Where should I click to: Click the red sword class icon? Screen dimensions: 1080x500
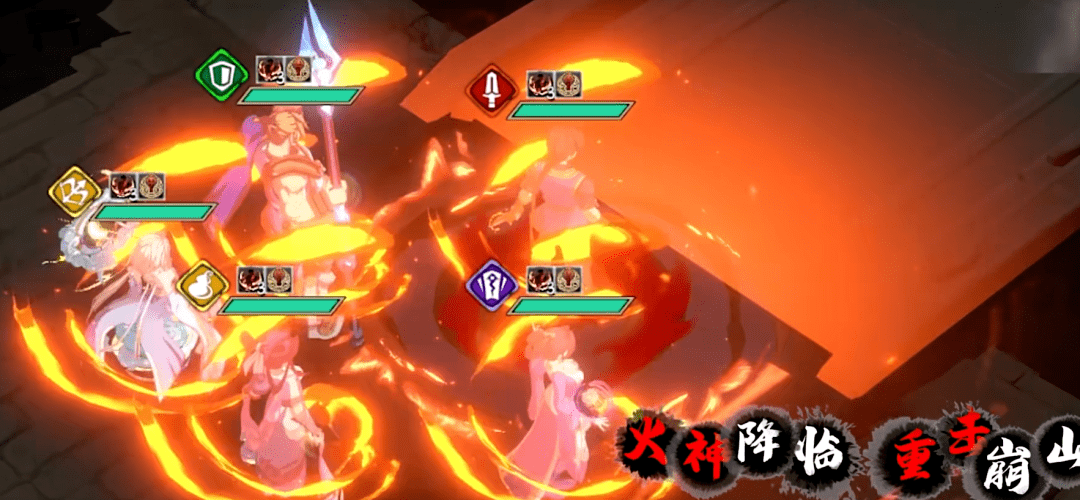pos(490,92)
